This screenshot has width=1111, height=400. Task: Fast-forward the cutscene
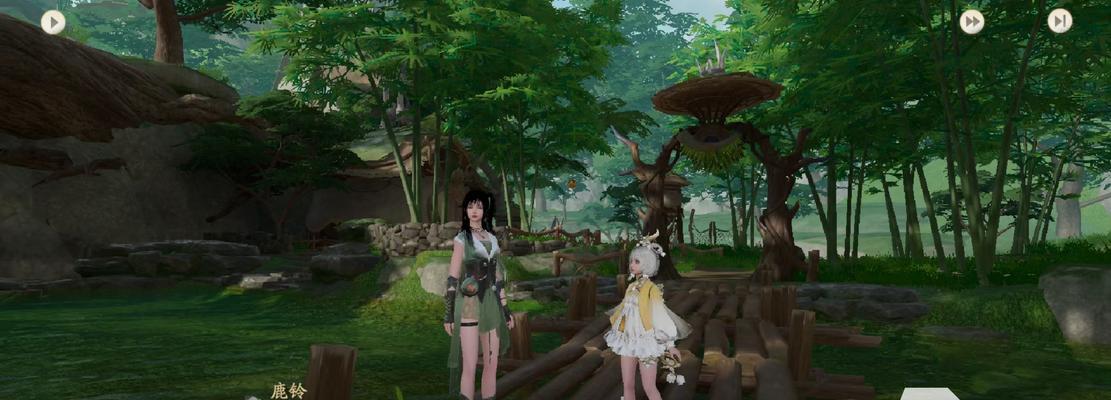click(971, 22)
